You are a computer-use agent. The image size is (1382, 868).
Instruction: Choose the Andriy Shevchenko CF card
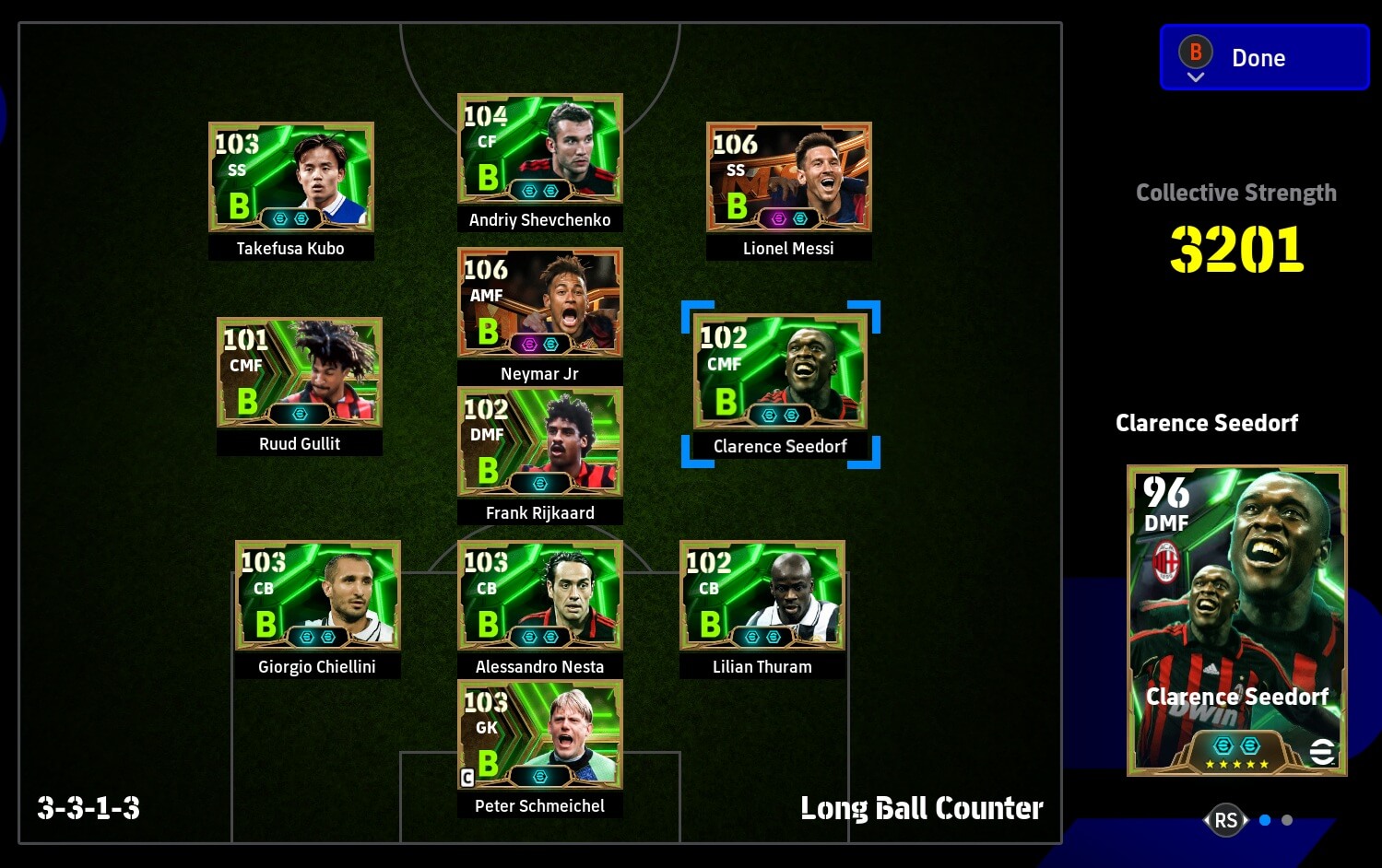coord(540,148)
